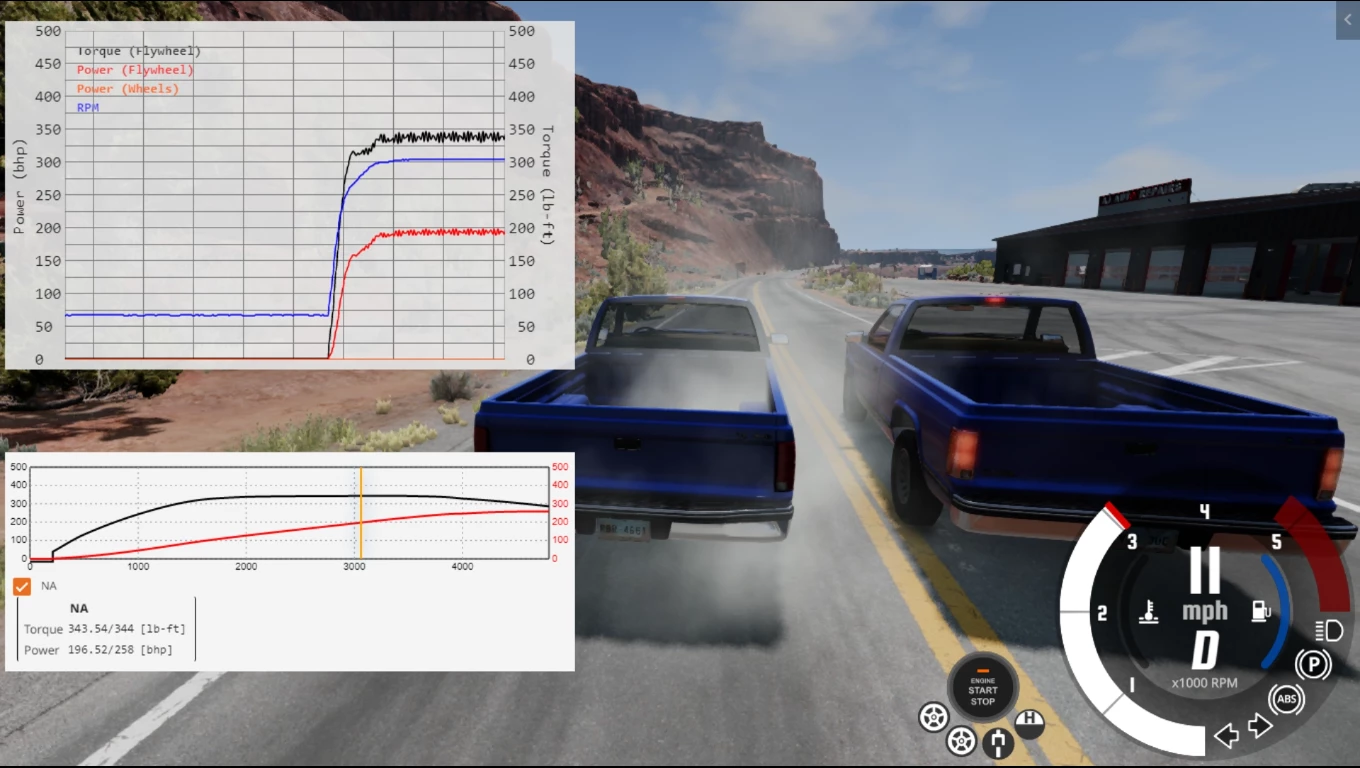Screen dimensions: 1360x768
Task: Select the right turn signal arrow
Action: point(1260,727)
